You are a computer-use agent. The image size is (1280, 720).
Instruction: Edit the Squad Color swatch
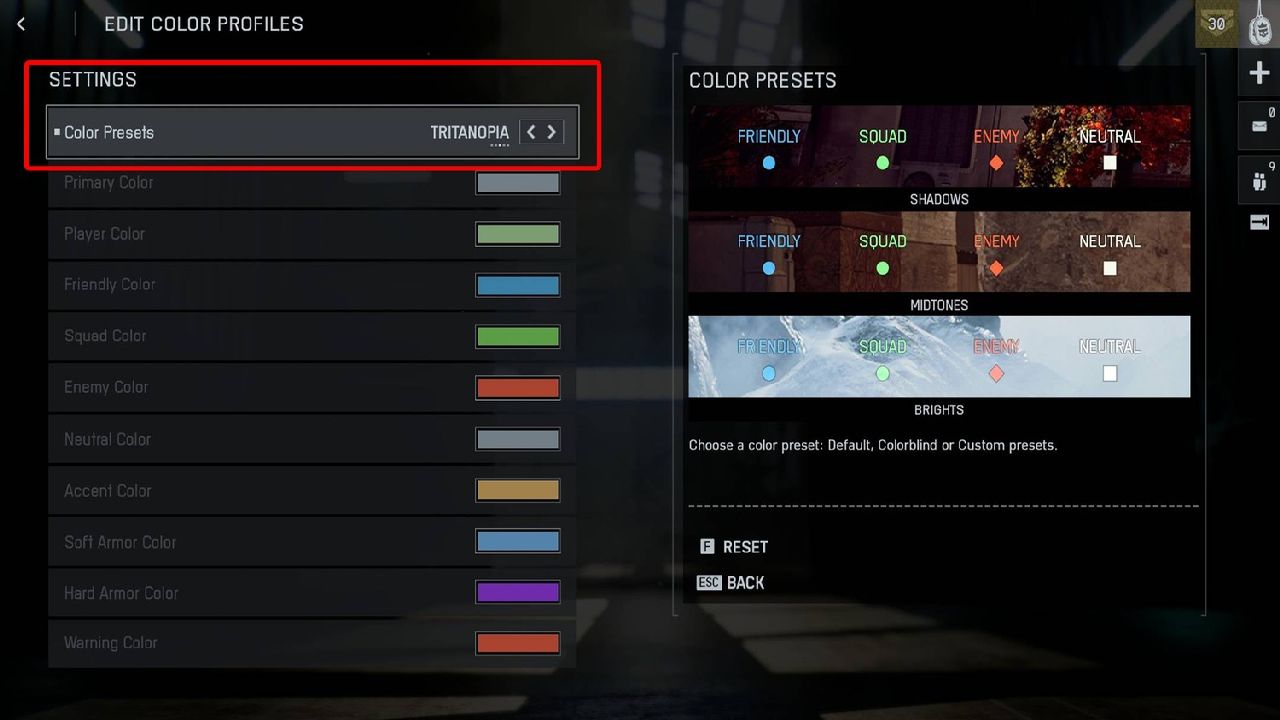click(x=517, y=336)
